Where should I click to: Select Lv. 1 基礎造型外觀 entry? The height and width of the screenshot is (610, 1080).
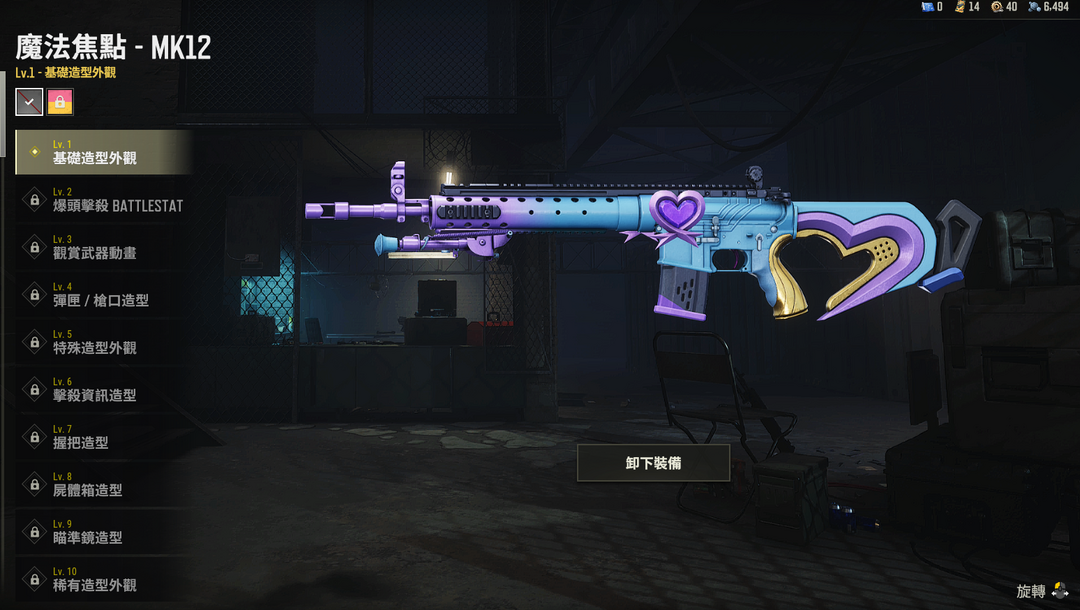coord(103,152)
